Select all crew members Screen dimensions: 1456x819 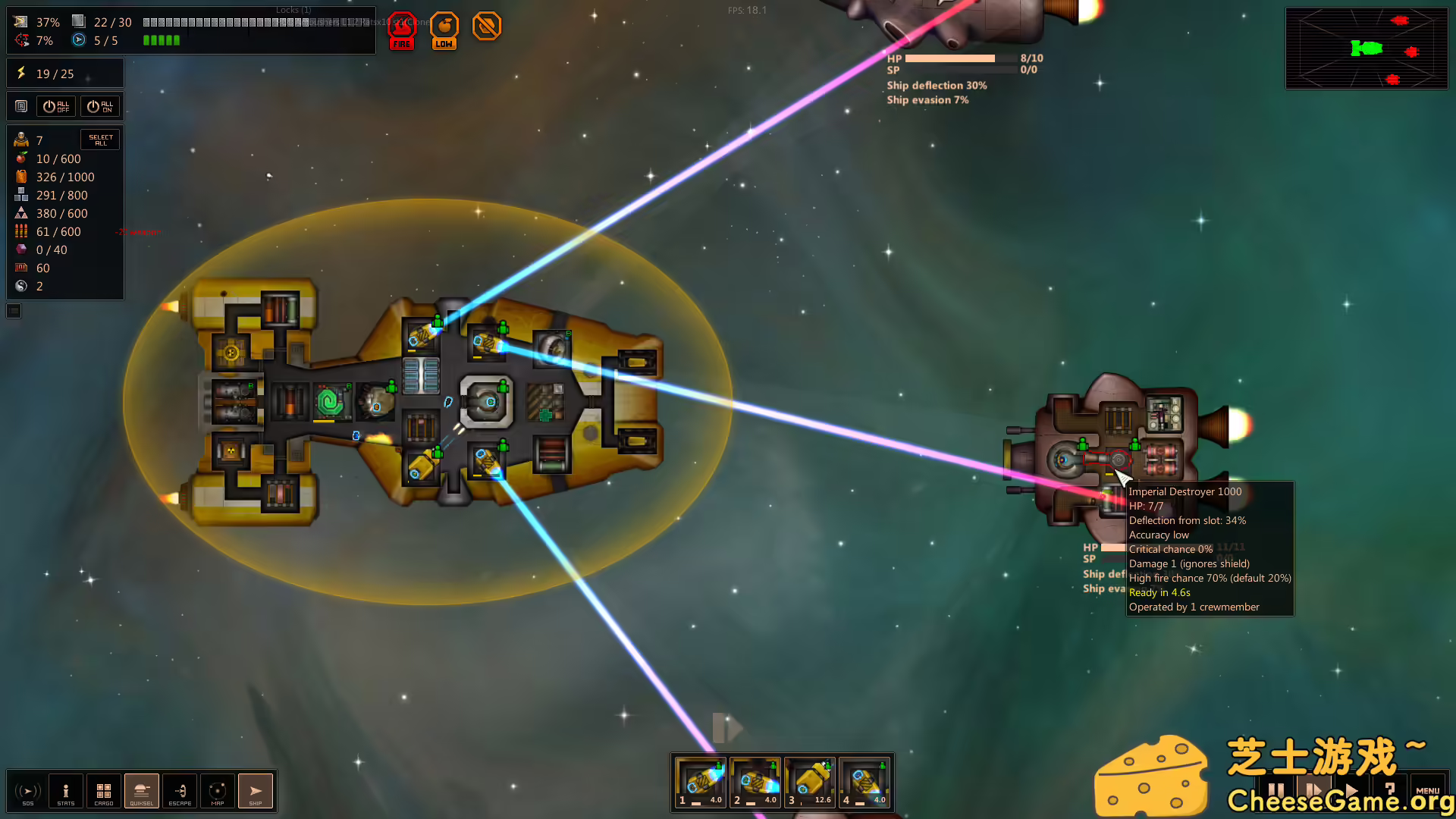pyautogui.click(x=100, y=140)
